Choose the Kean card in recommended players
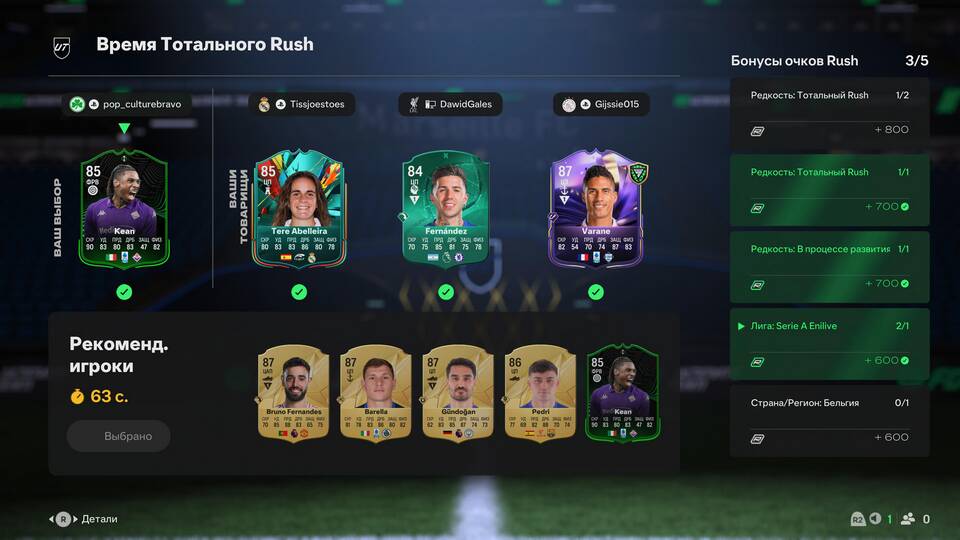 click(621, 392)
